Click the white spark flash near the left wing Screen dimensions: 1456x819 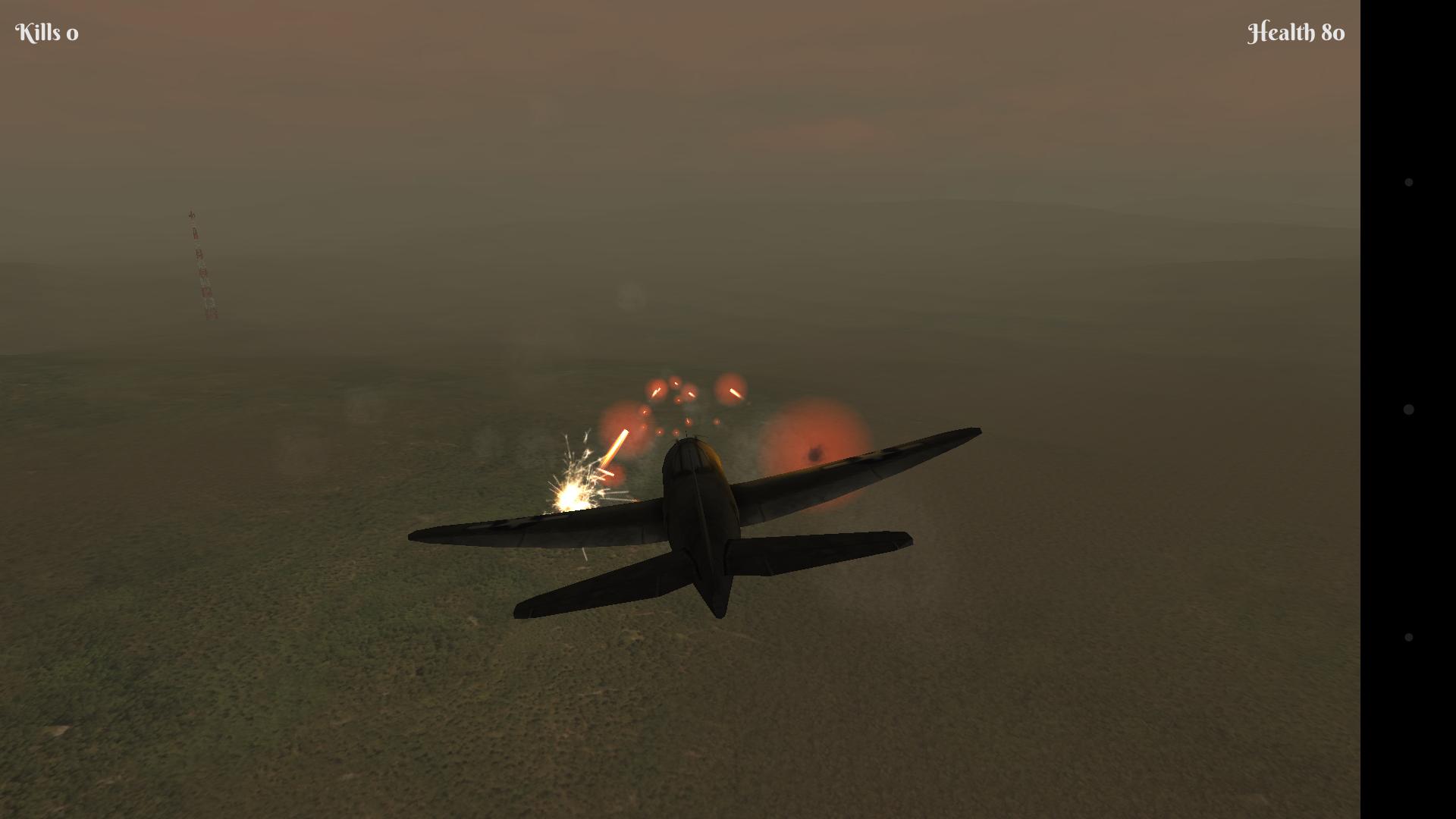click(x=573, y=497)
